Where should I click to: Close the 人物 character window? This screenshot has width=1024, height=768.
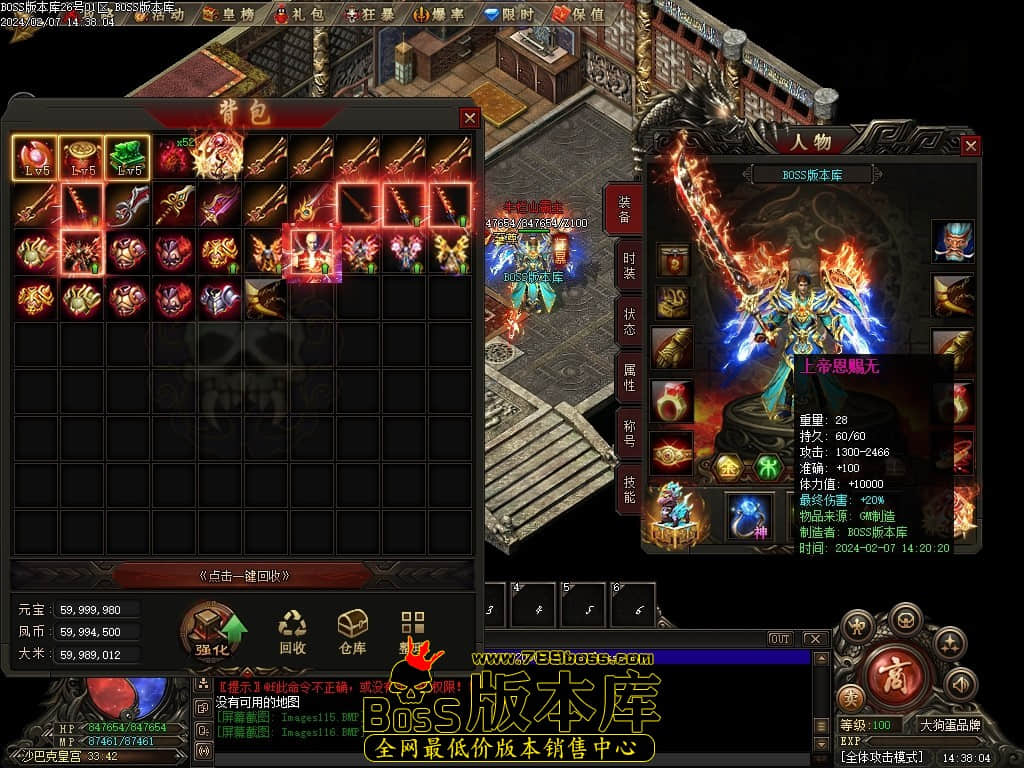(x=970, y=146)
